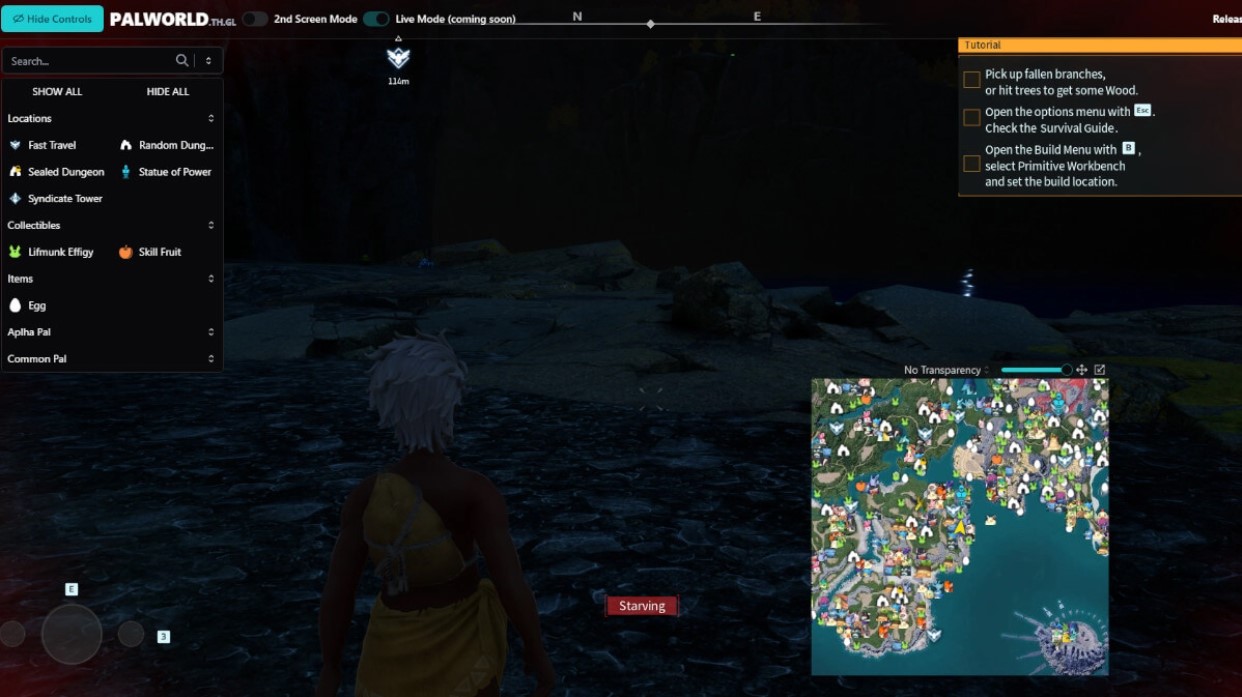Image resolution: width=1242 pixels, height=697 pixels.
Task: Open the No Transparency dropdown
Action: pos(946,370)
